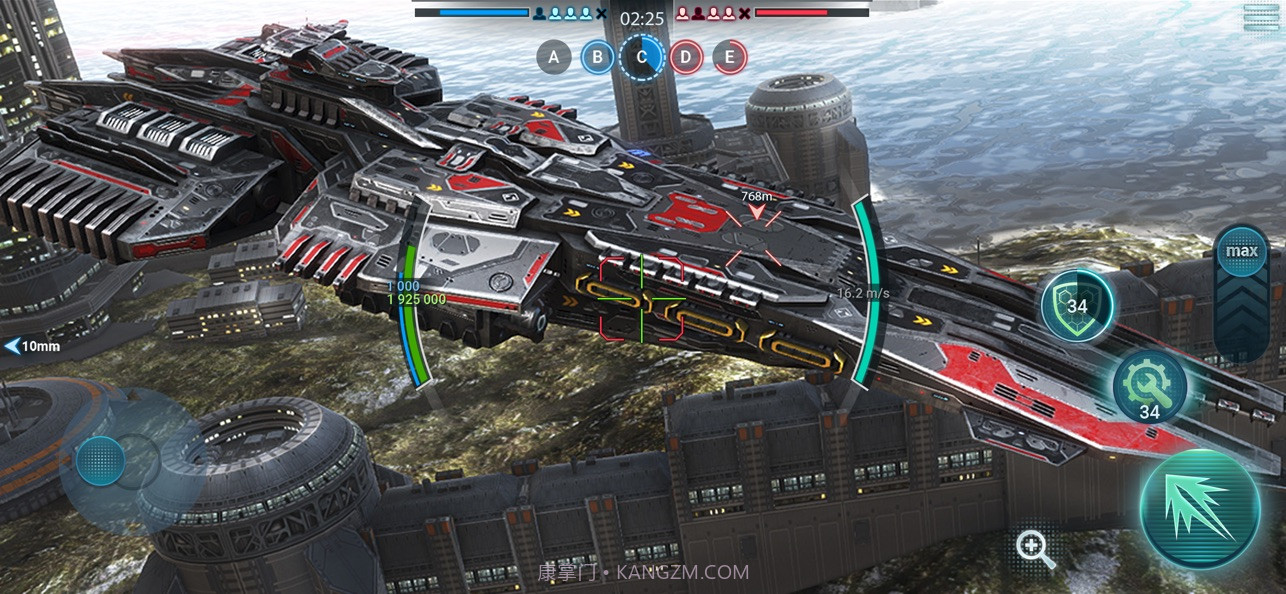Screen dimensions: 1286x594
Task: Open the hamburger menu
Action: pyautogui.click(x=1261, y=17)
